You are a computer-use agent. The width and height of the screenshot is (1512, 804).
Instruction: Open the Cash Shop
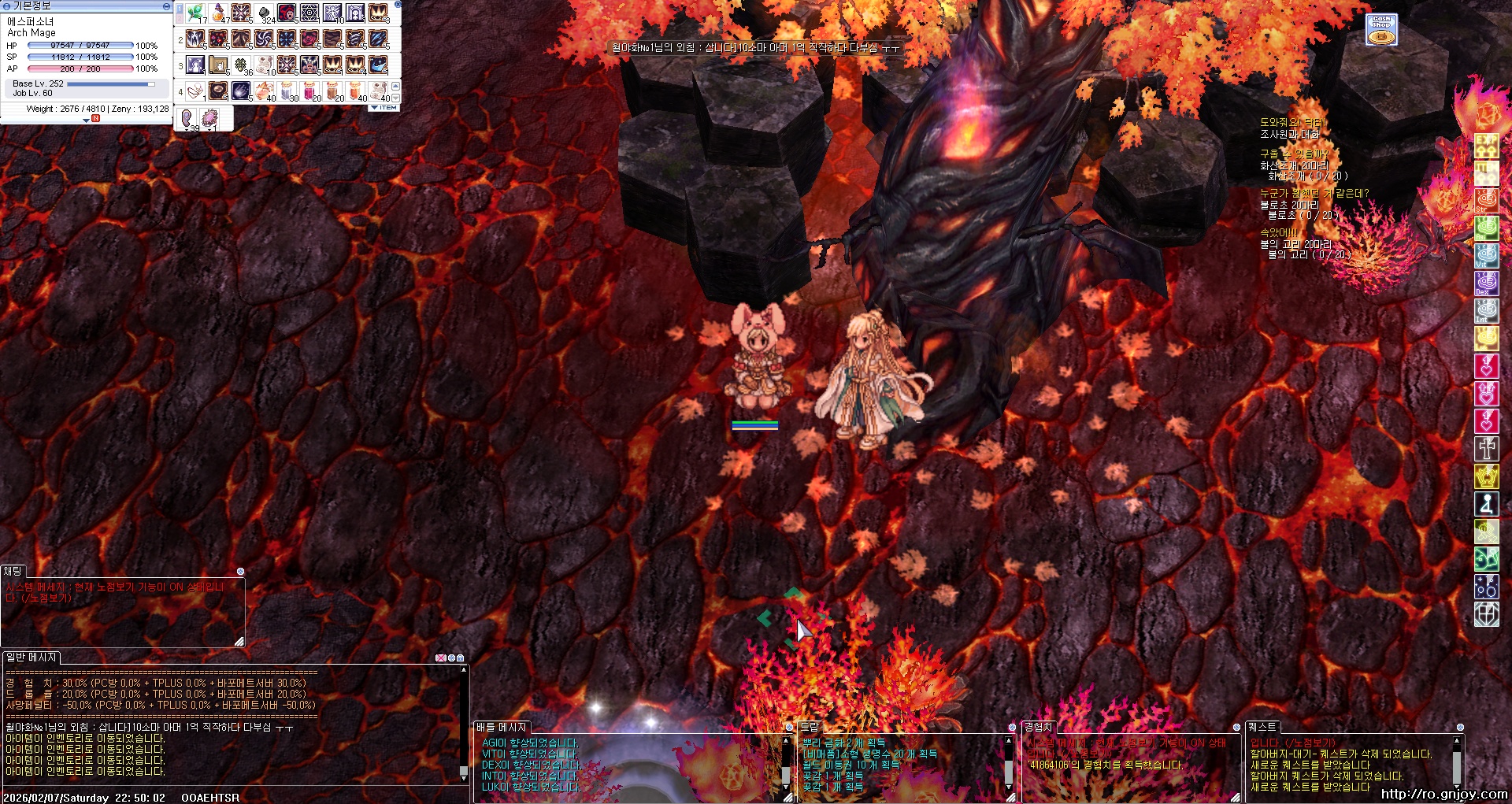tap(1381, 29)
